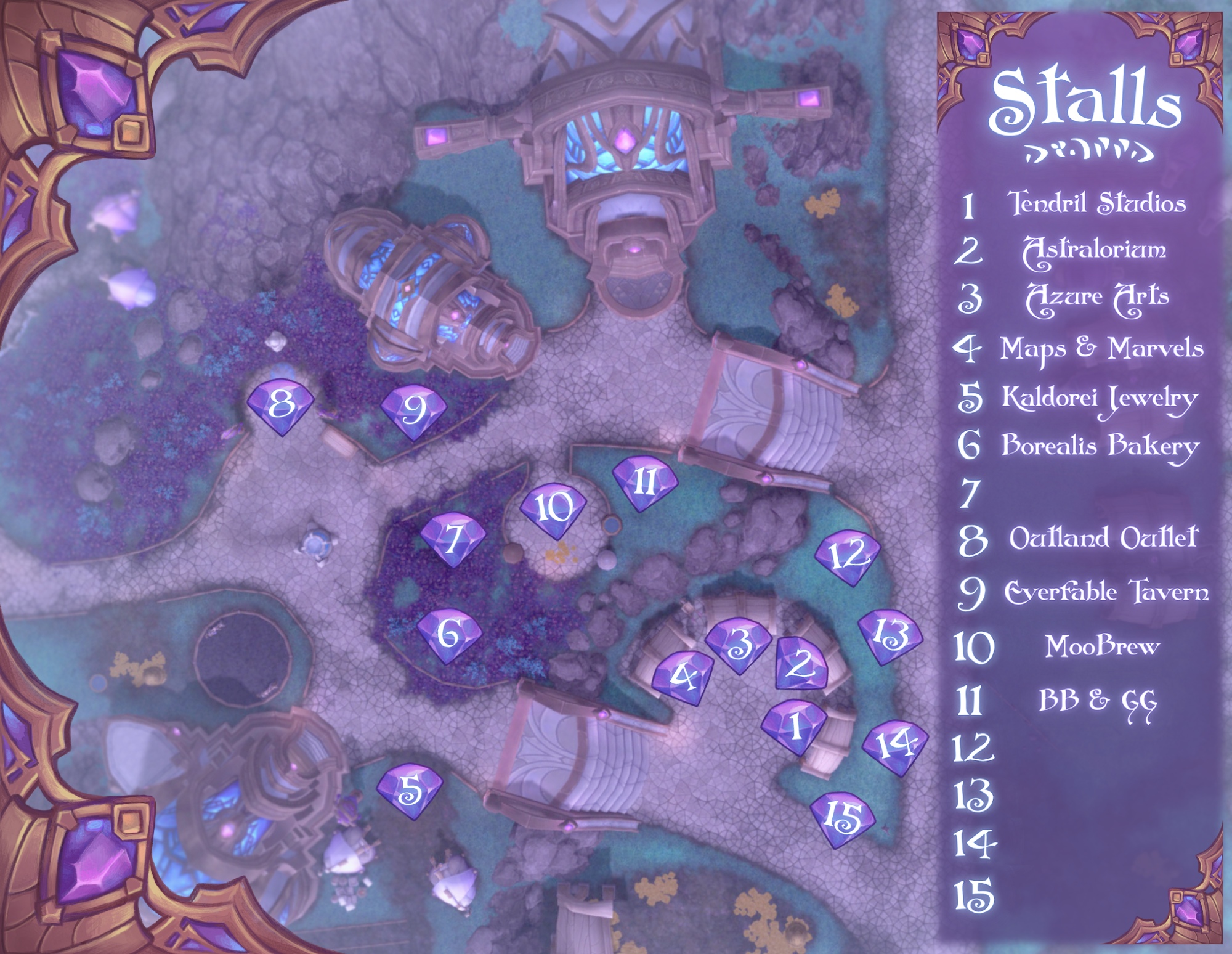Image resolution: width=1232 pixels, height=954 pixels.
Task: Pick Borealis Bakery from the stalls list
Action: coord(1100,446)
